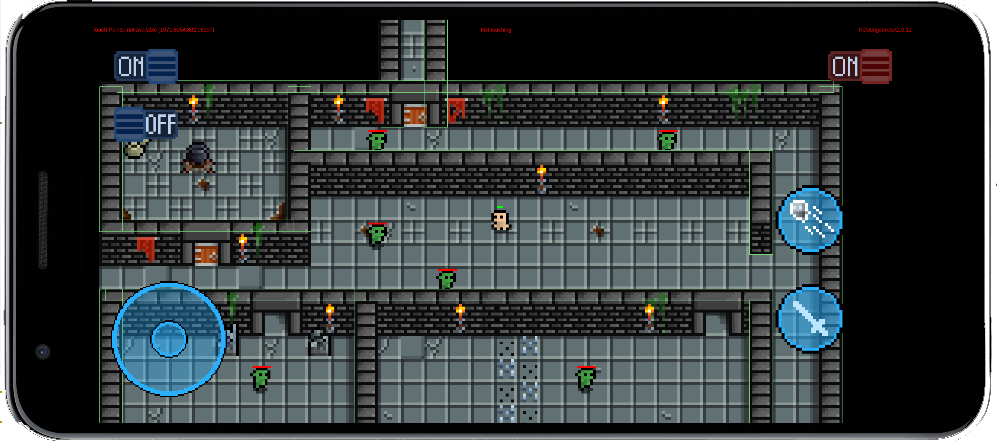997x441 pixels.
Task: Tap the virtual joystick pad
Action: click(x=168, y=338)
